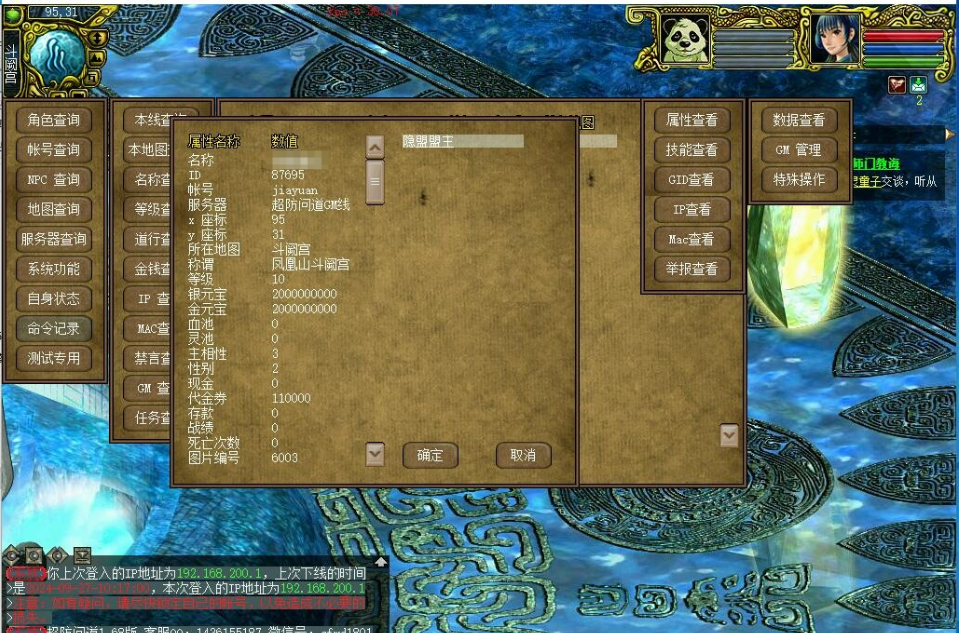Open the GM 管理 panel

pyautogui.click(x=799, y=150)
